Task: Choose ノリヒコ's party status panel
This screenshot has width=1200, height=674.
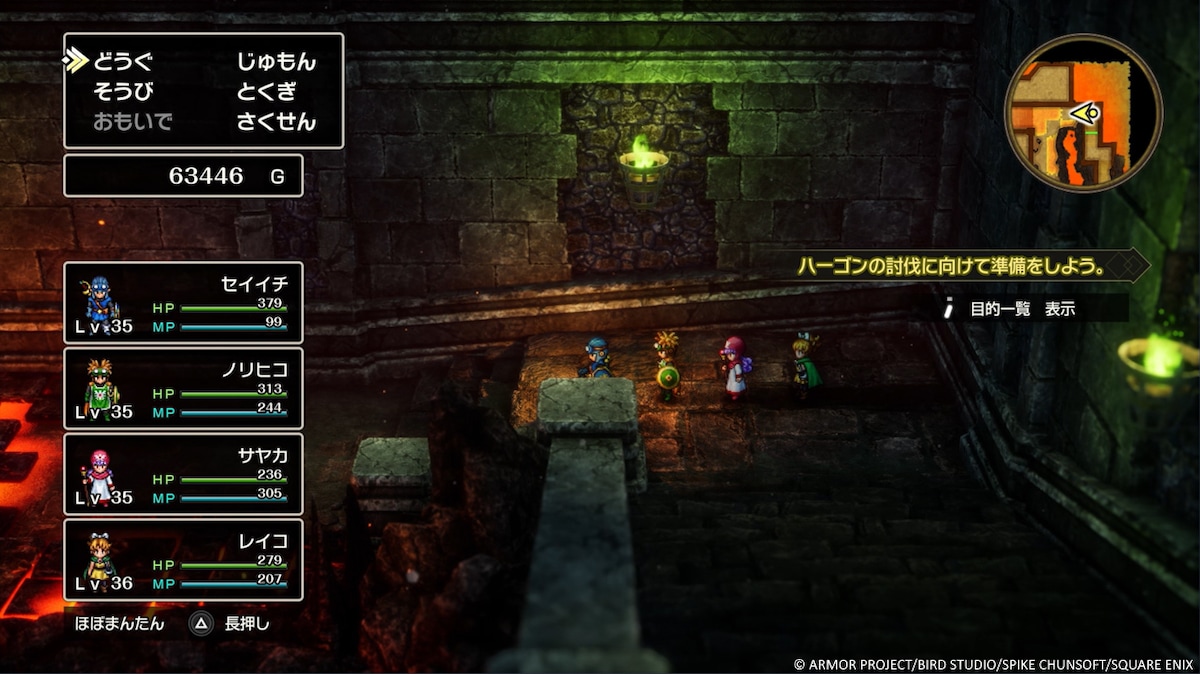Action: pos(183,388)
